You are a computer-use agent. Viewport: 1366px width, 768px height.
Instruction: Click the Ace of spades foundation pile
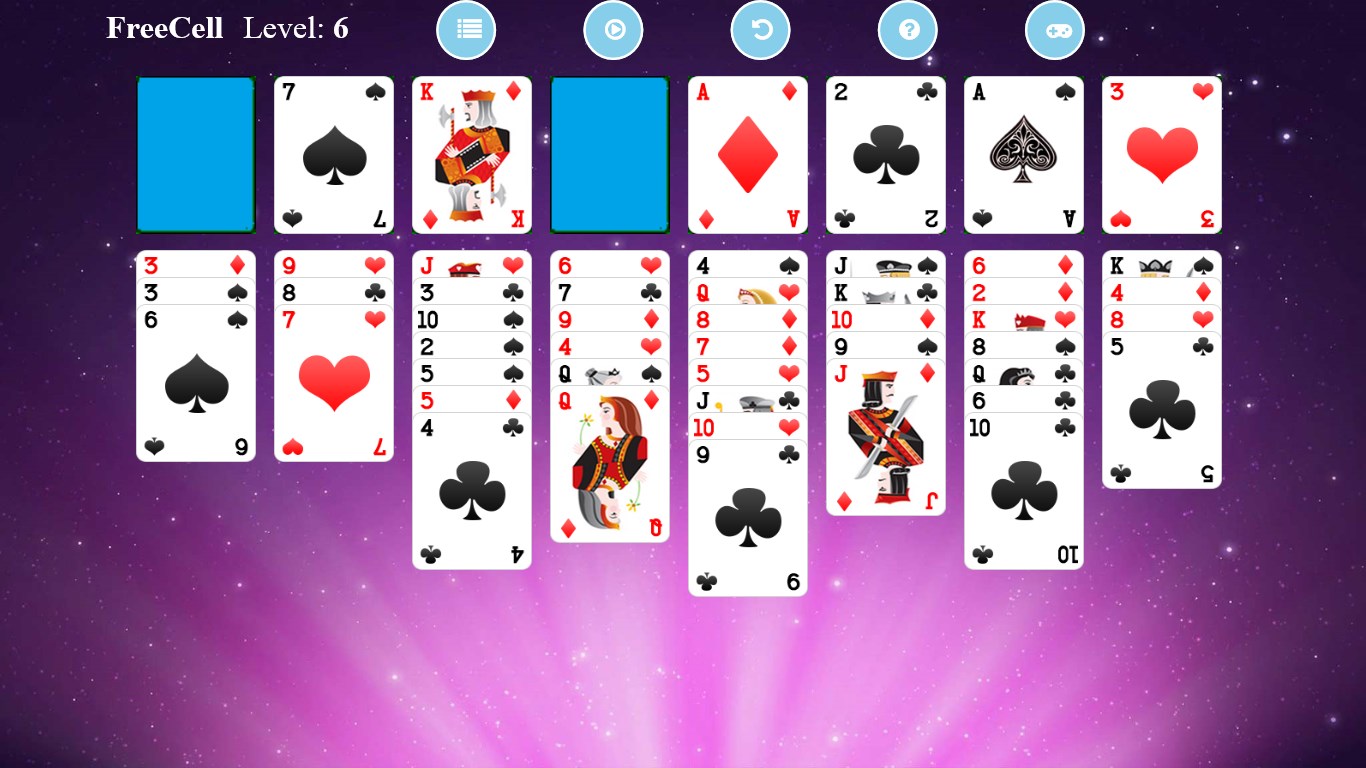pos(1023,155)
